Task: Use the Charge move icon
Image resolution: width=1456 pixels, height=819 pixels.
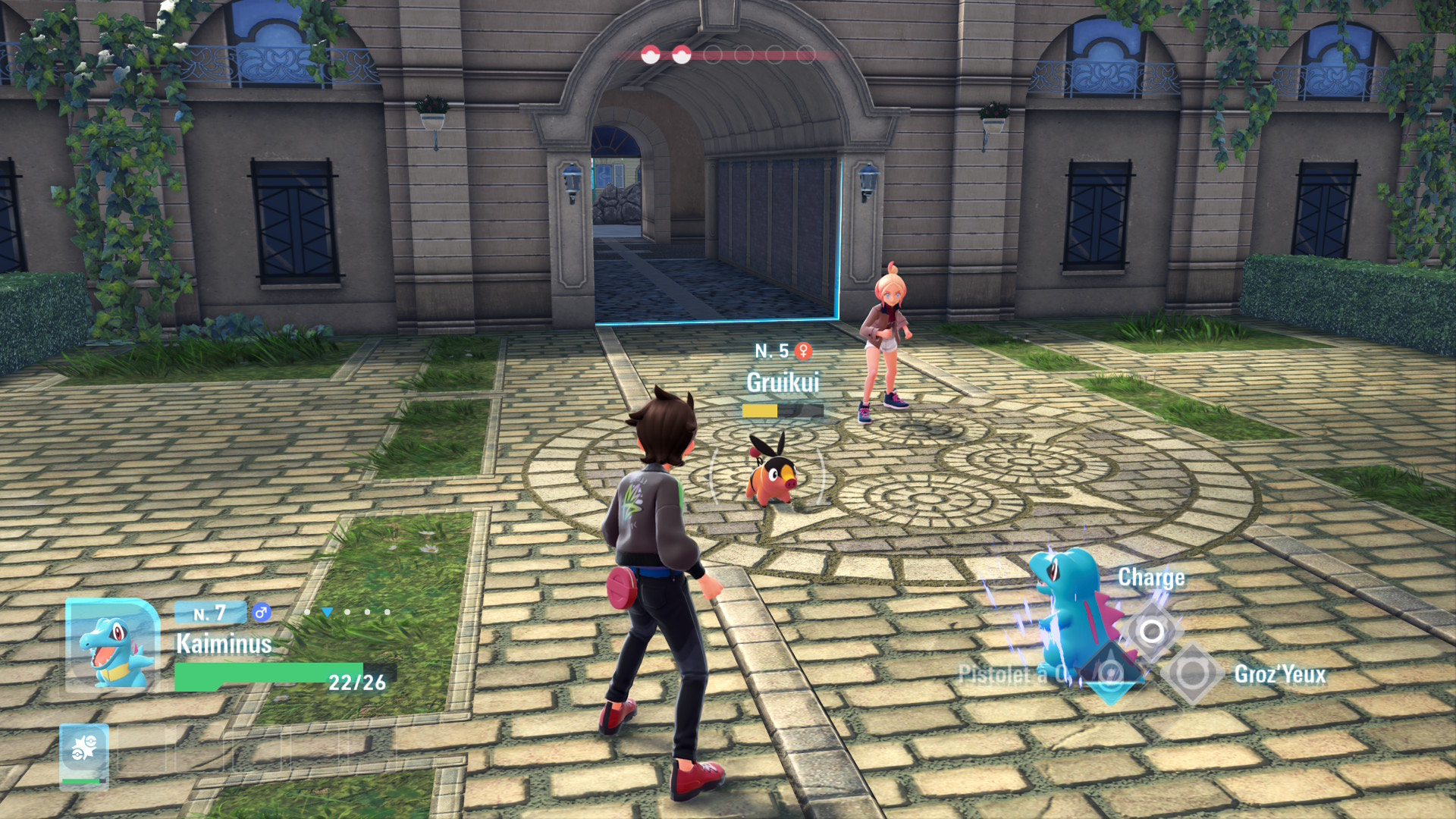Action: [1151, 630]
